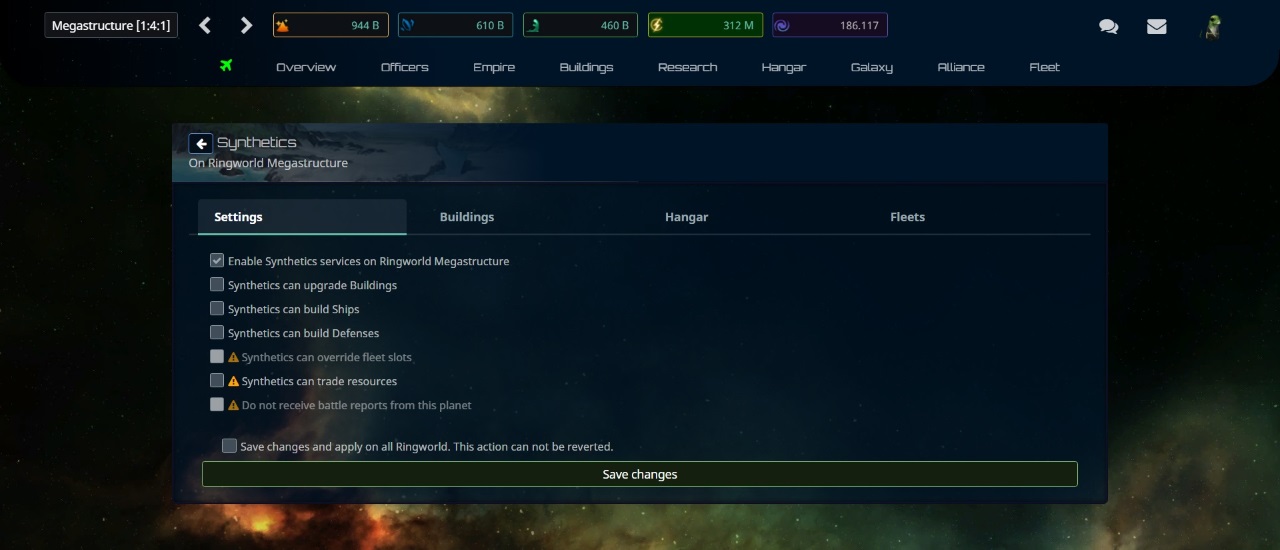The image size is (1280, 550).
Task: Open the Overview menu
Action: point(306,67)
